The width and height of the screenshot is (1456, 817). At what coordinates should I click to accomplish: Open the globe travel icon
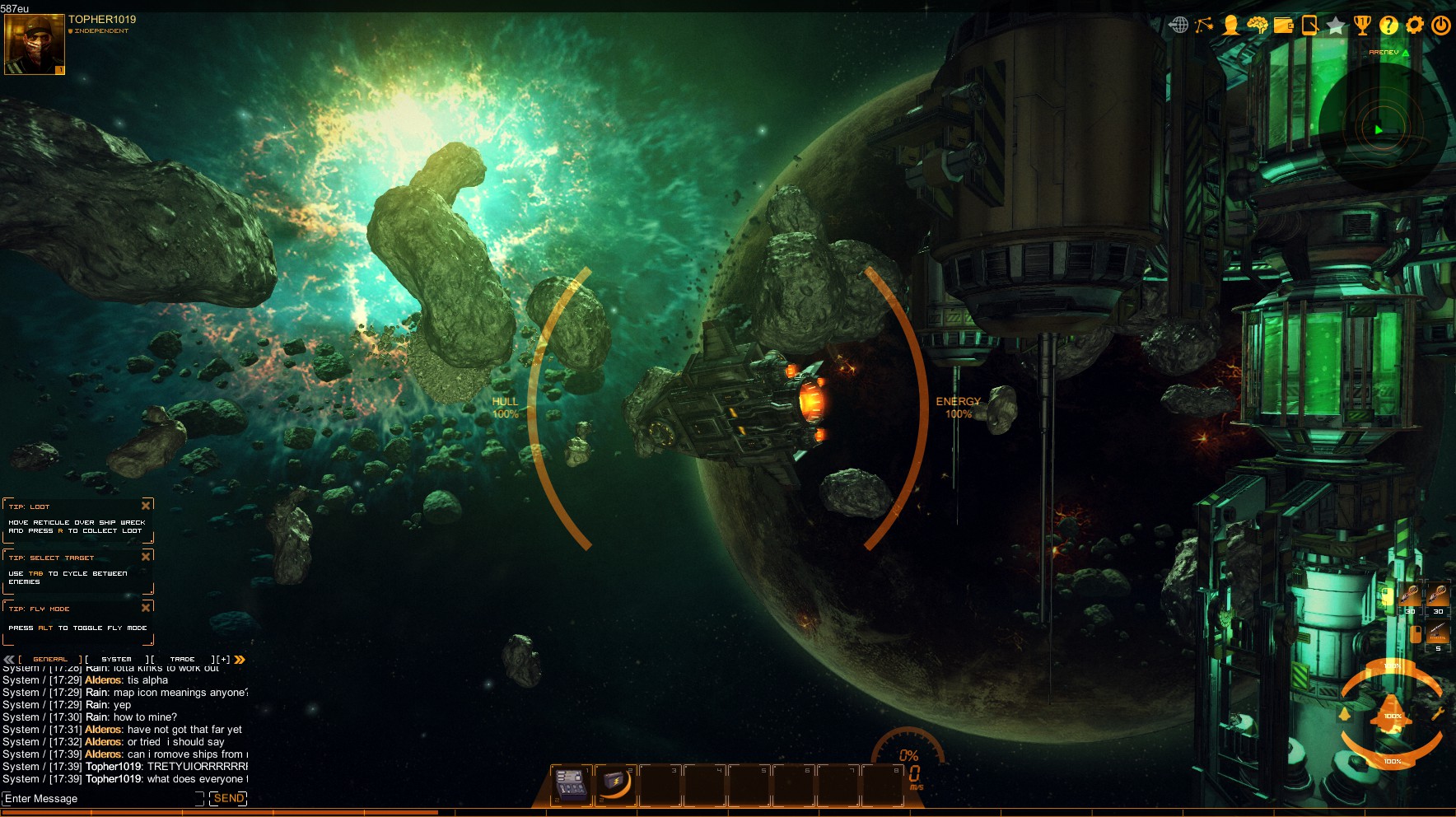coord(1178,25)
